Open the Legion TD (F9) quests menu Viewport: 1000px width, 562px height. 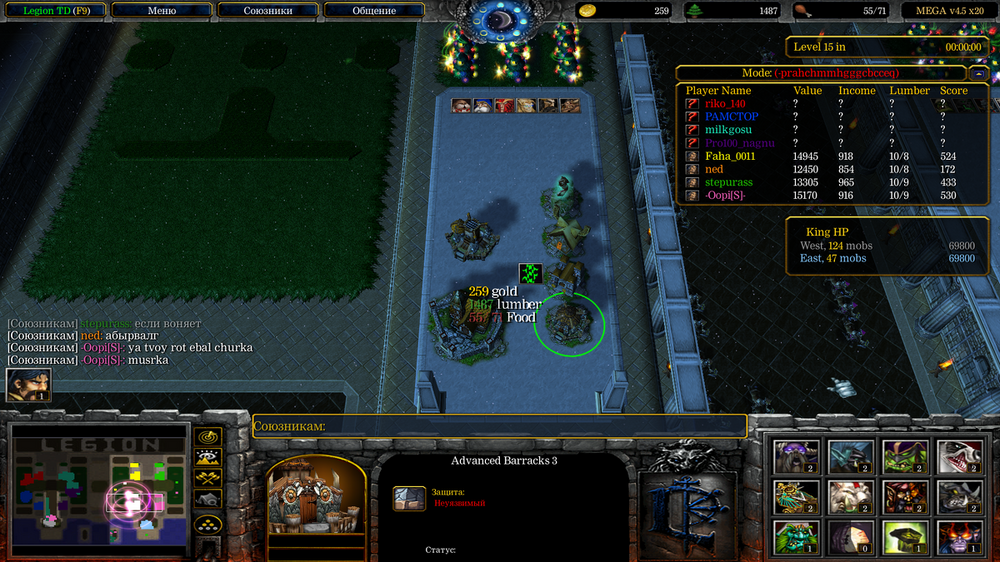[x=52, y=11]
